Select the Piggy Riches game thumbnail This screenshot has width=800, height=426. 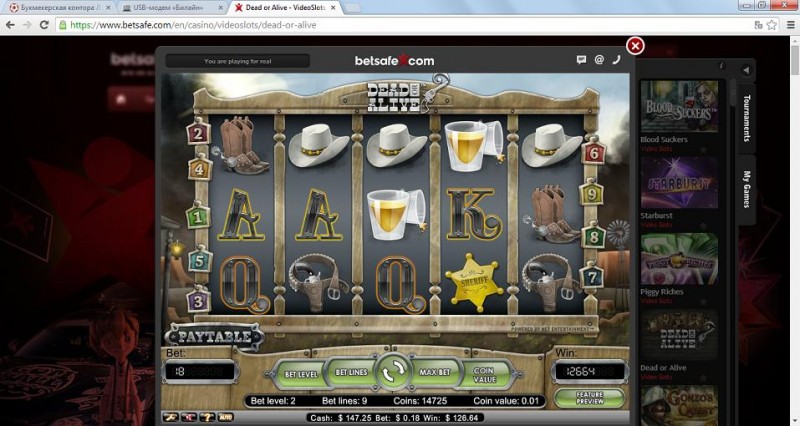pos(679,260)
